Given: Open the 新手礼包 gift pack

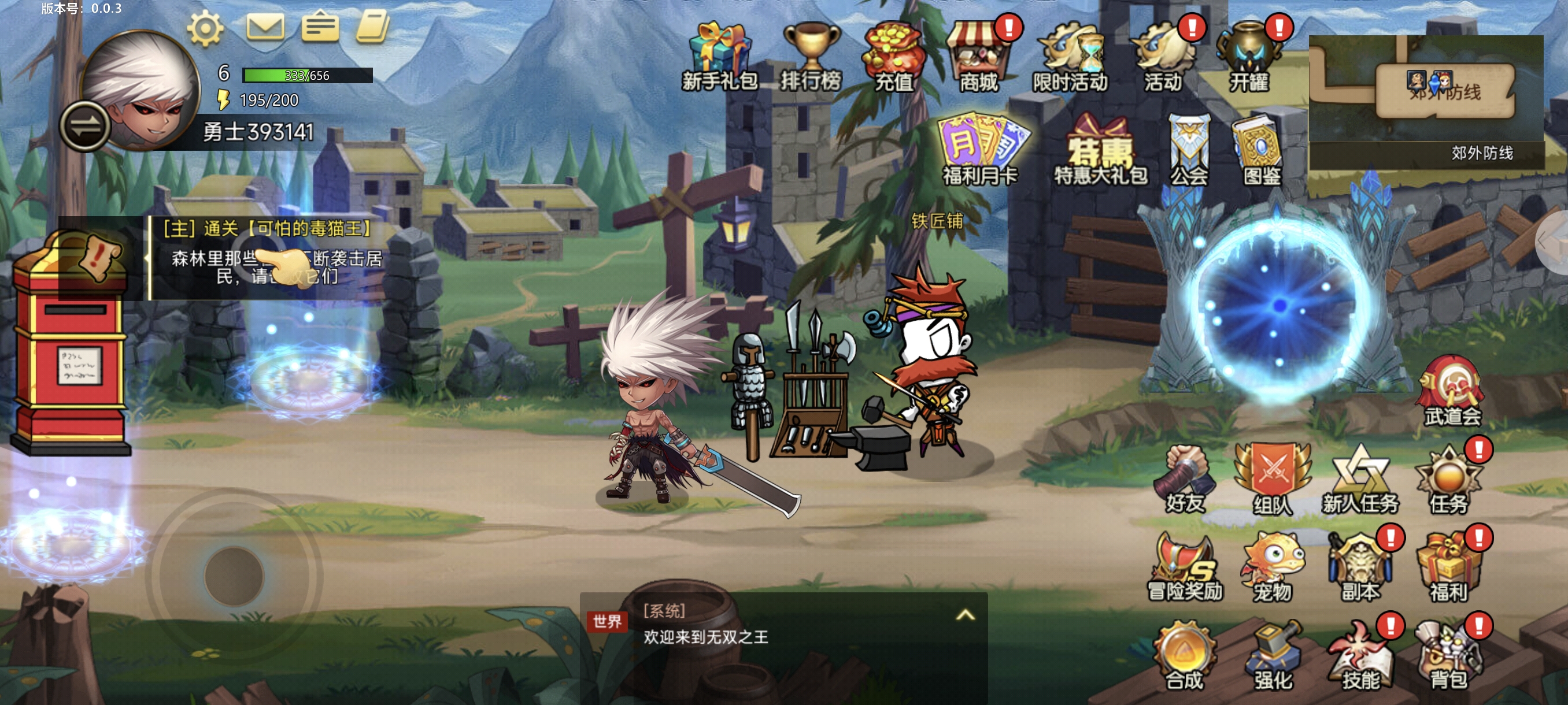Looking at the screenshot, I should 719,55.
